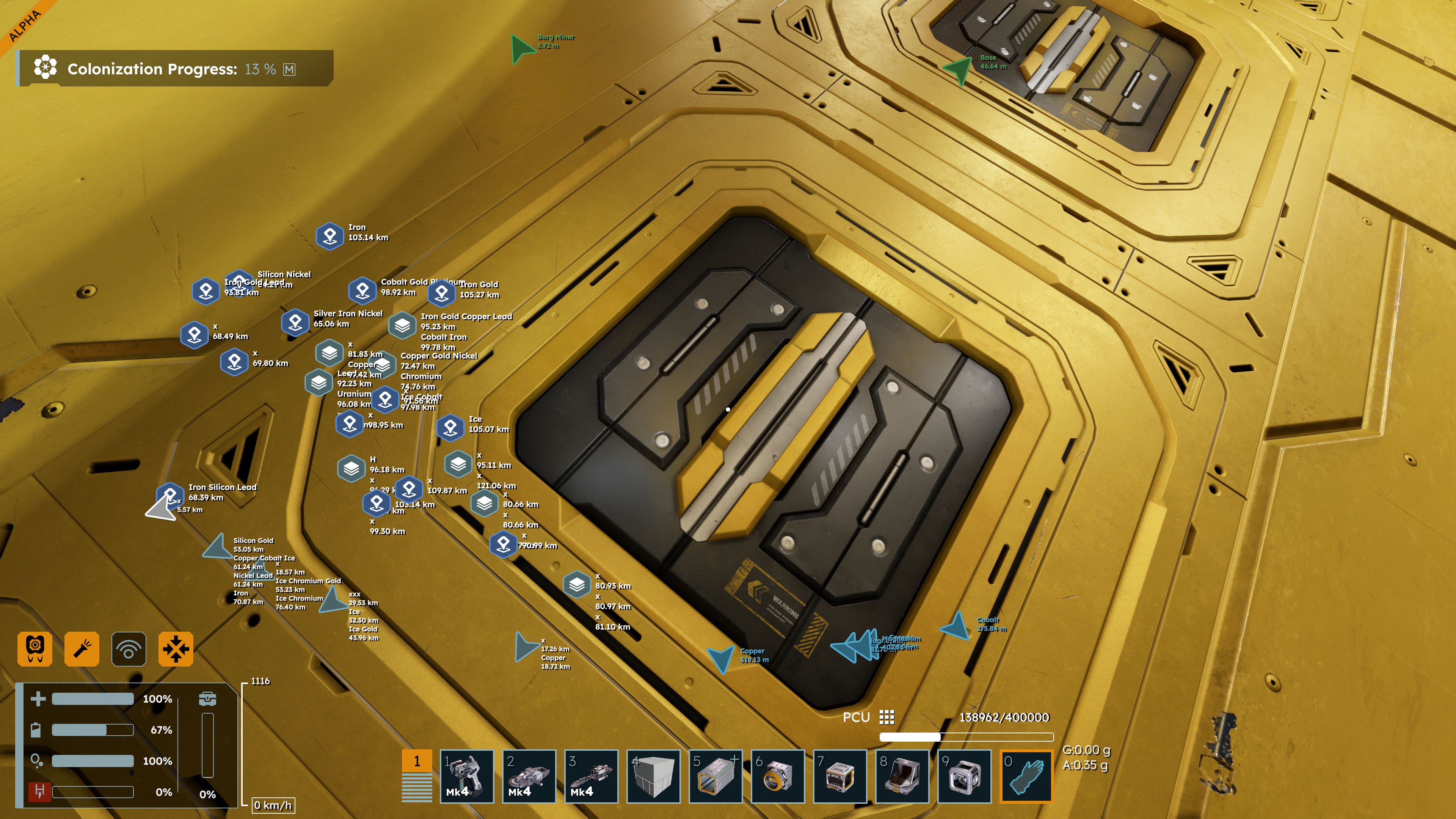1456x819 pixels.
Task: Click the Ice 105.07 km marker icon
Action: (450, 427)
